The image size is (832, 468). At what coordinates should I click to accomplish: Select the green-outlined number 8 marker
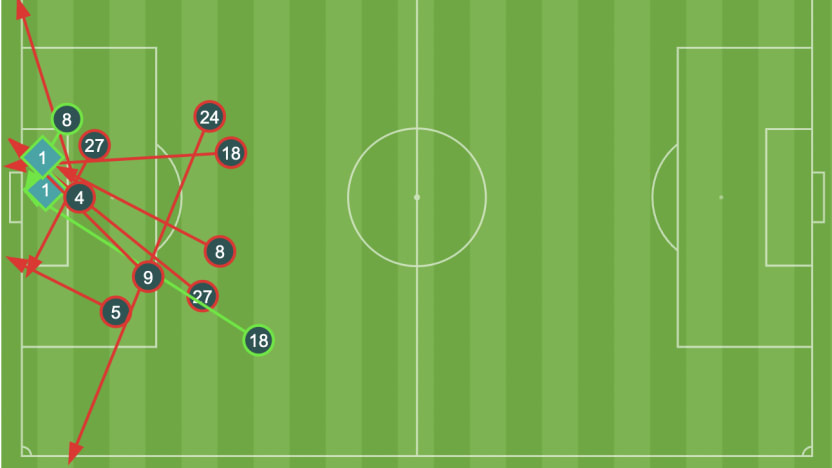click(66, 120)
